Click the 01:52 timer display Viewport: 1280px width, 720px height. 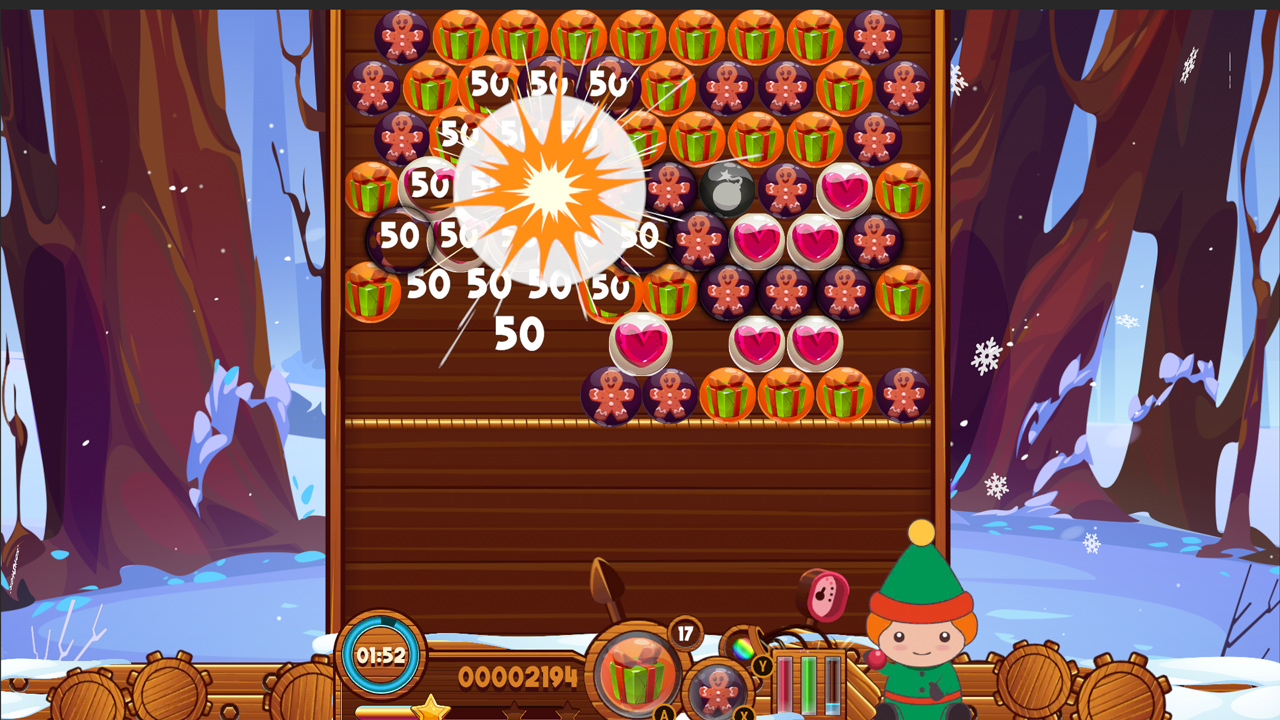pyautogui.click(x=383, y=657)
